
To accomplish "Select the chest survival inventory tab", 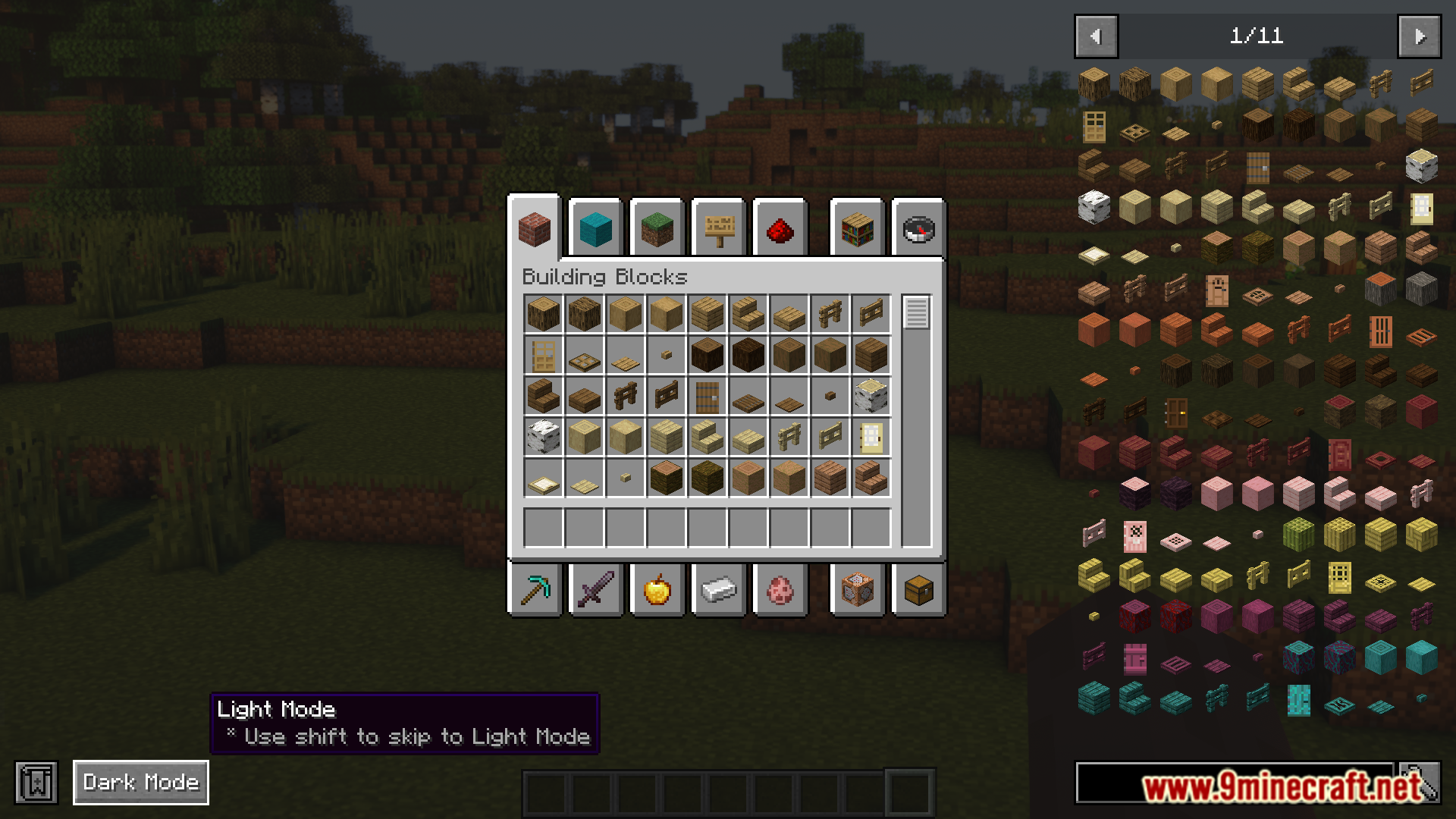I will (x=918, y=589).
